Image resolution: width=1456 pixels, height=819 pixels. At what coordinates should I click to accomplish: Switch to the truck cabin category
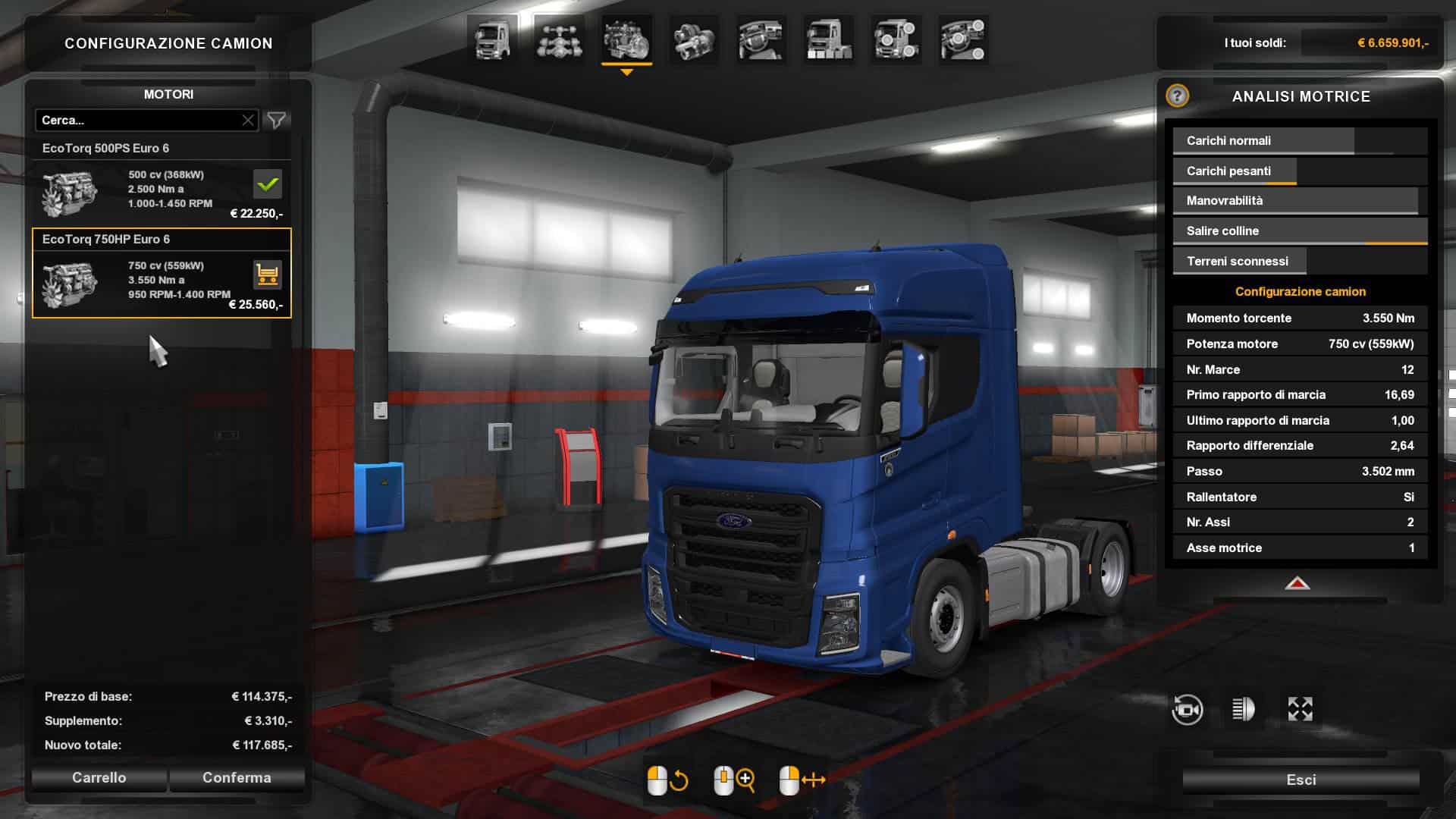pos(492,39)
